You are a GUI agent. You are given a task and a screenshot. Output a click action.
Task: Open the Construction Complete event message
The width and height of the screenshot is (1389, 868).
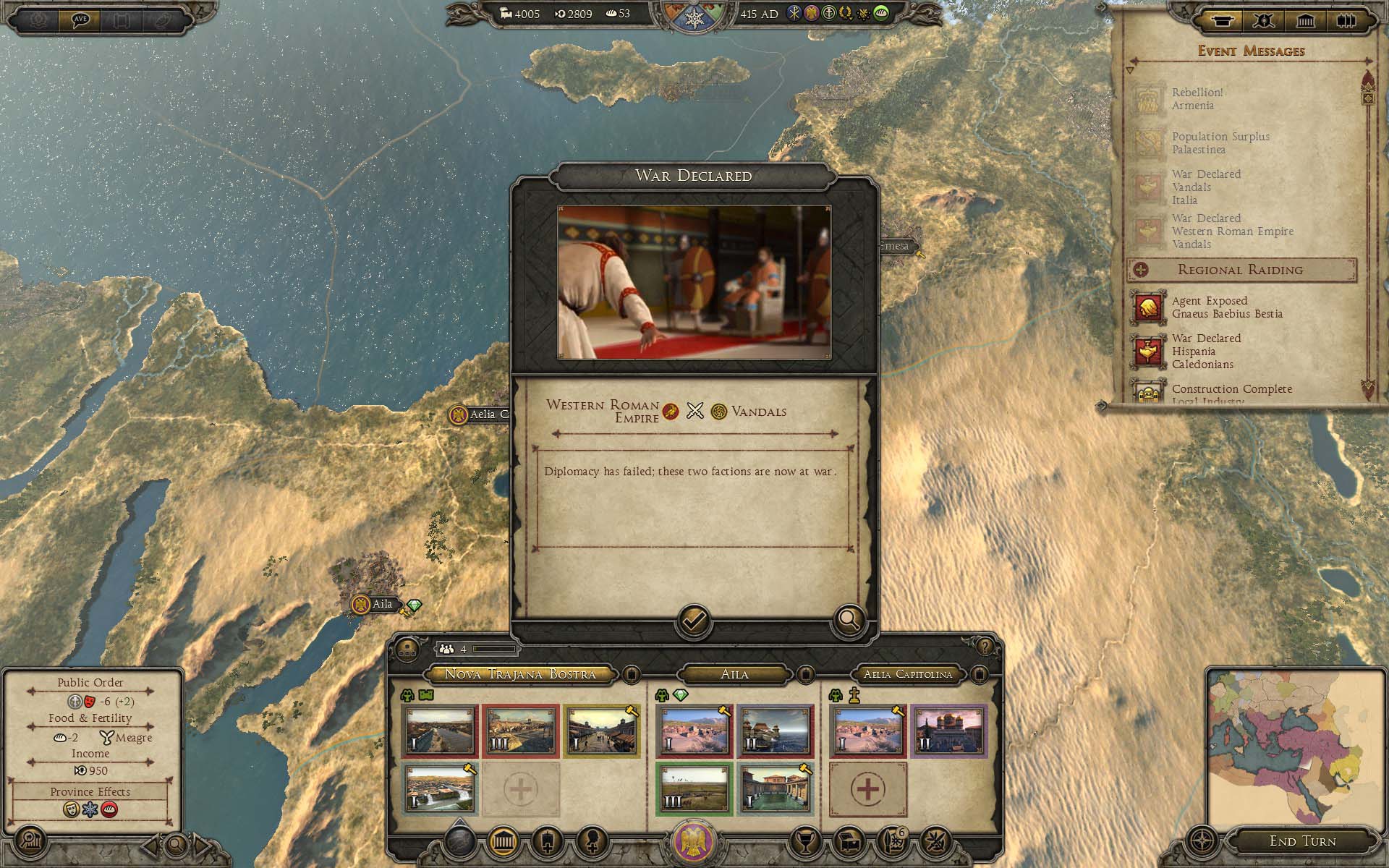[1231, 391]
